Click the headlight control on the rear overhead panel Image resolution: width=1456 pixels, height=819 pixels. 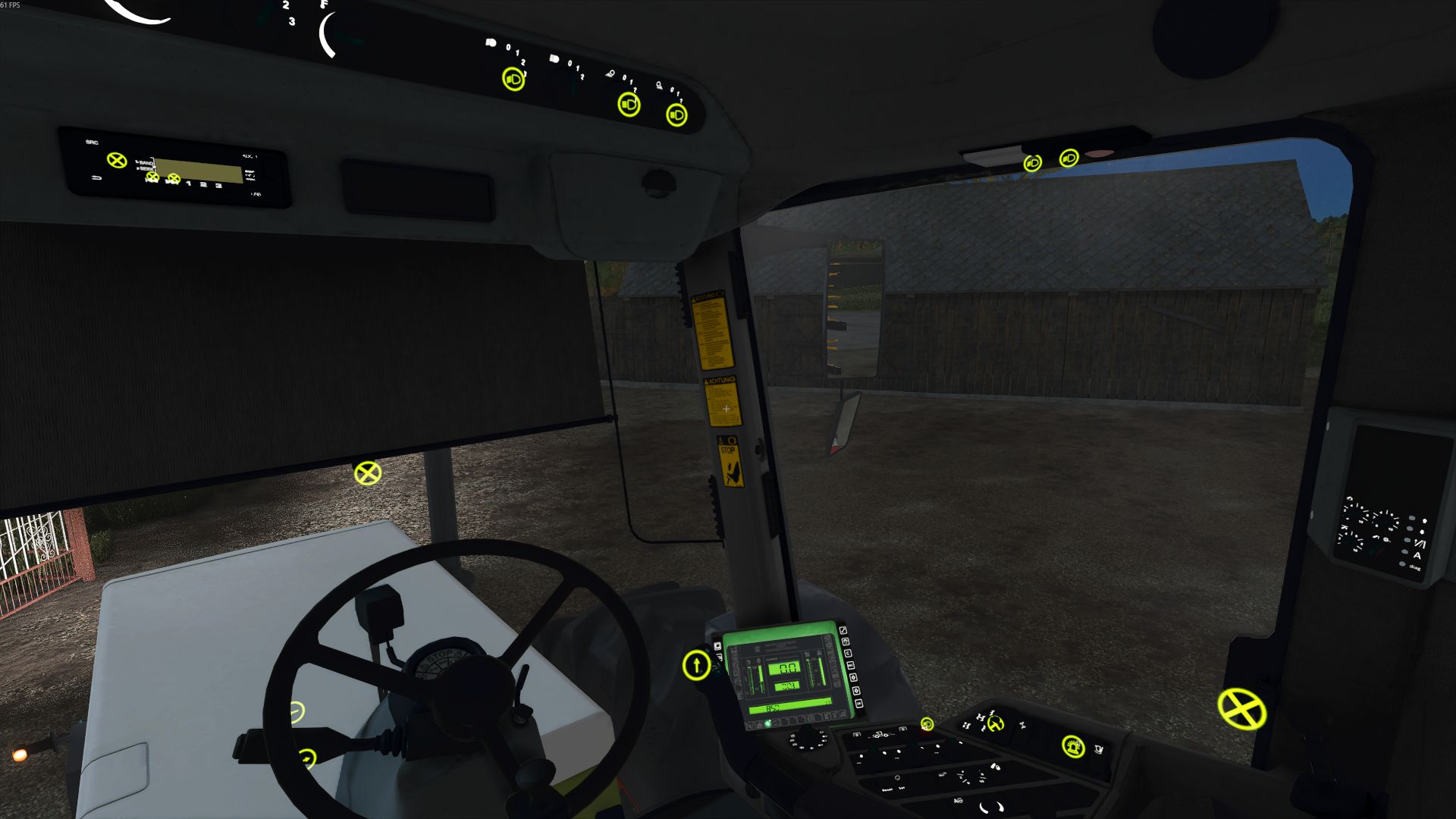1031,163
